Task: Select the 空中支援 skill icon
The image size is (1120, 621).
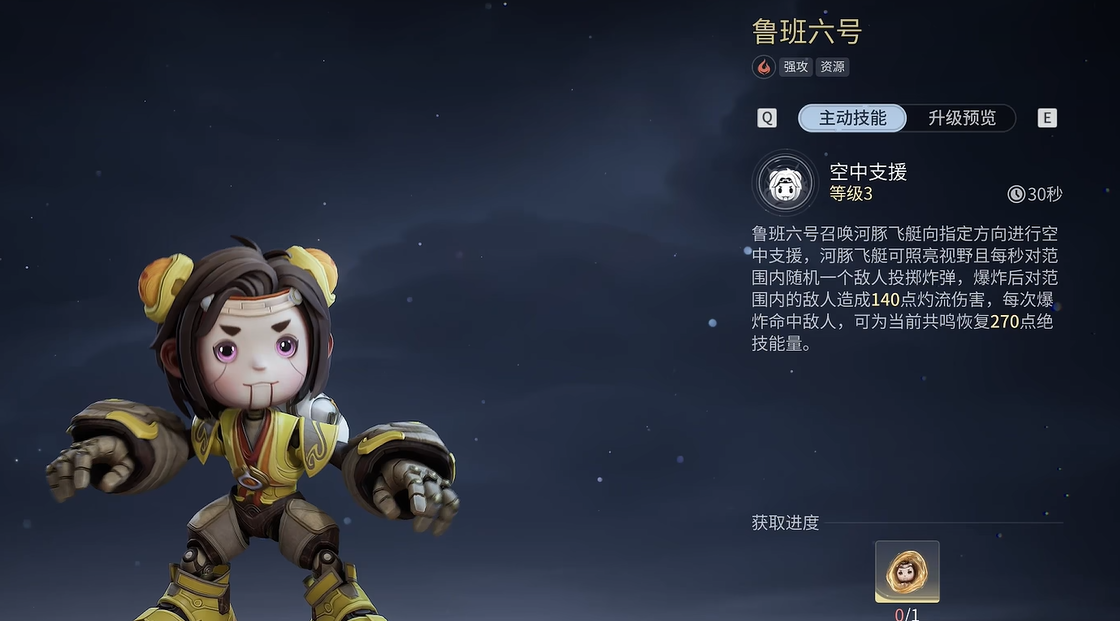Action: pyautogui.click(x=786, y=183)
